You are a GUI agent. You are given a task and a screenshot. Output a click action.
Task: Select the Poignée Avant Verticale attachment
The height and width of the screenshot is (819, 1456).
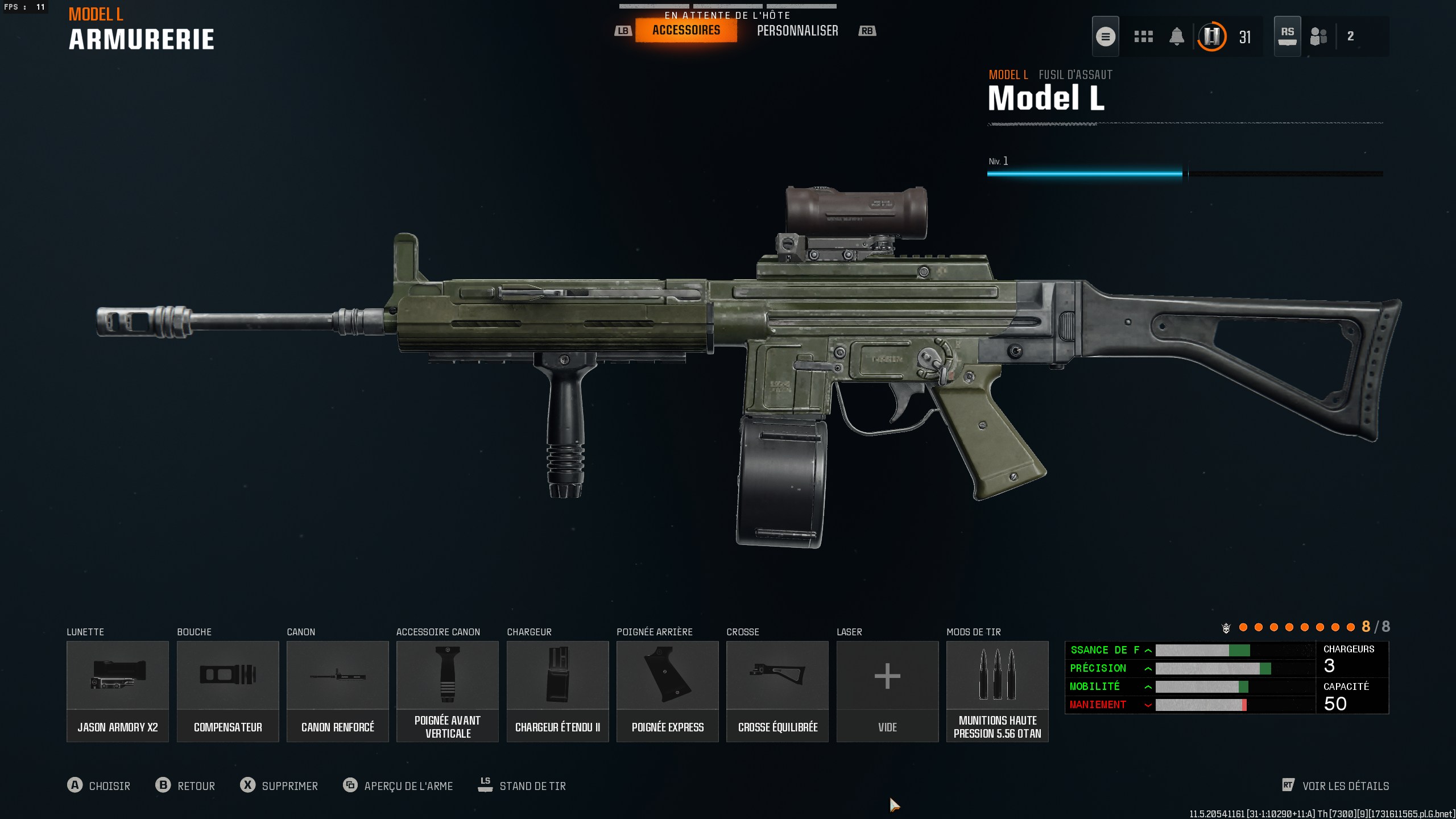(447, 691)
